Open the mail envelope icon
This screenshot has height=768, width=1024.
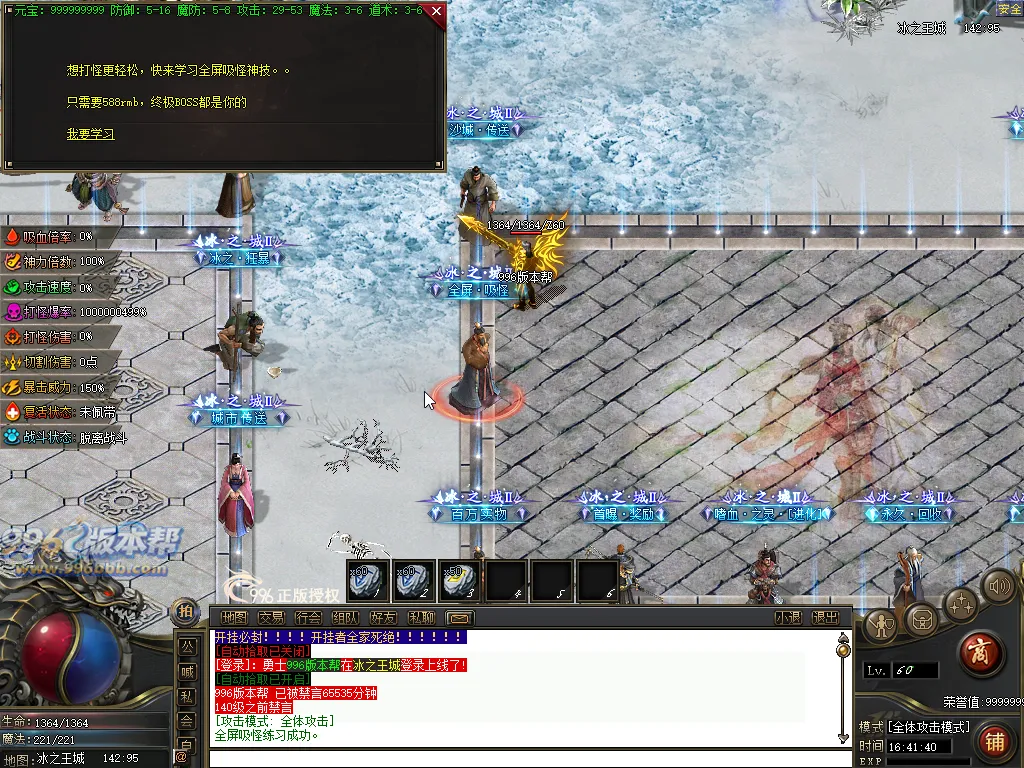tap(459, 618)
